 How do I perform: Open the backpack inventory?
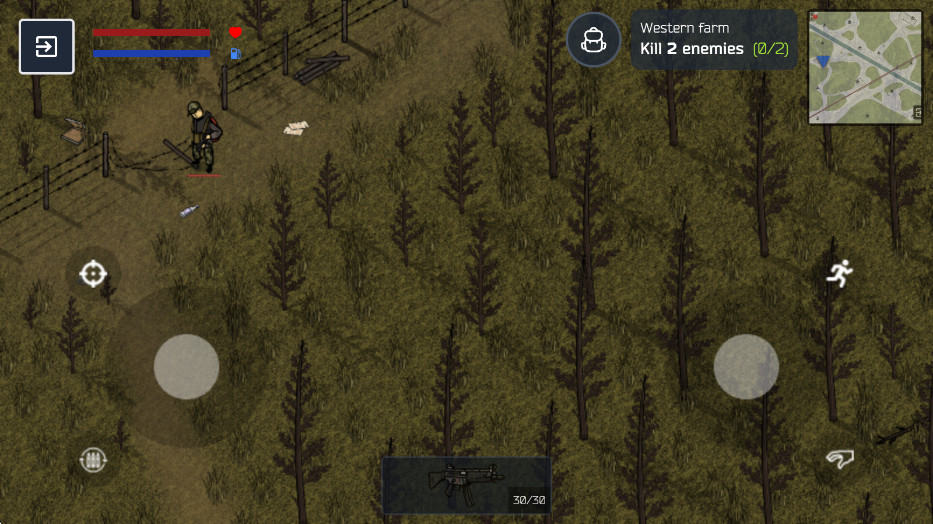[594, 40]
